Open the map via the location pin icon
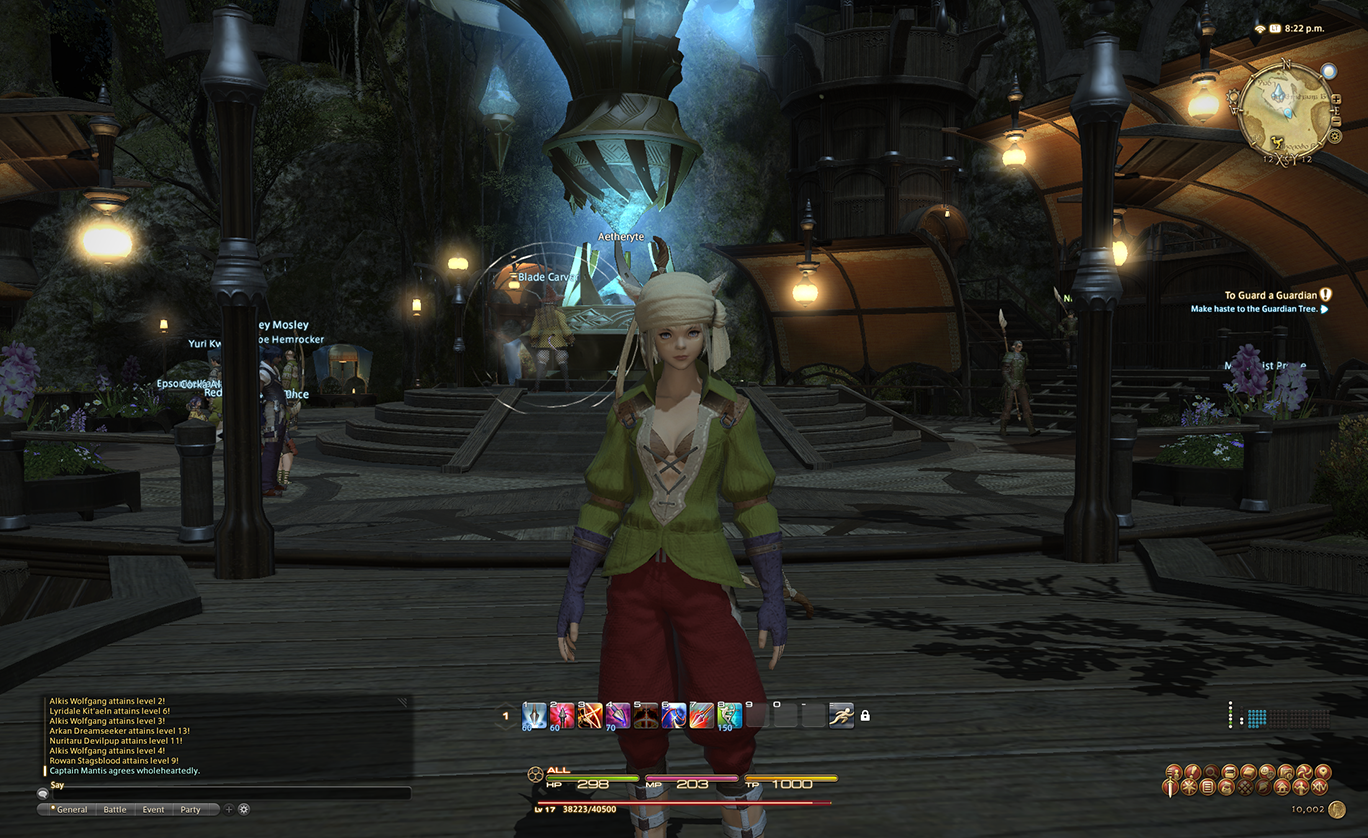The width and height of the screenshot is (1368, 838). (x=1323, y=771)
